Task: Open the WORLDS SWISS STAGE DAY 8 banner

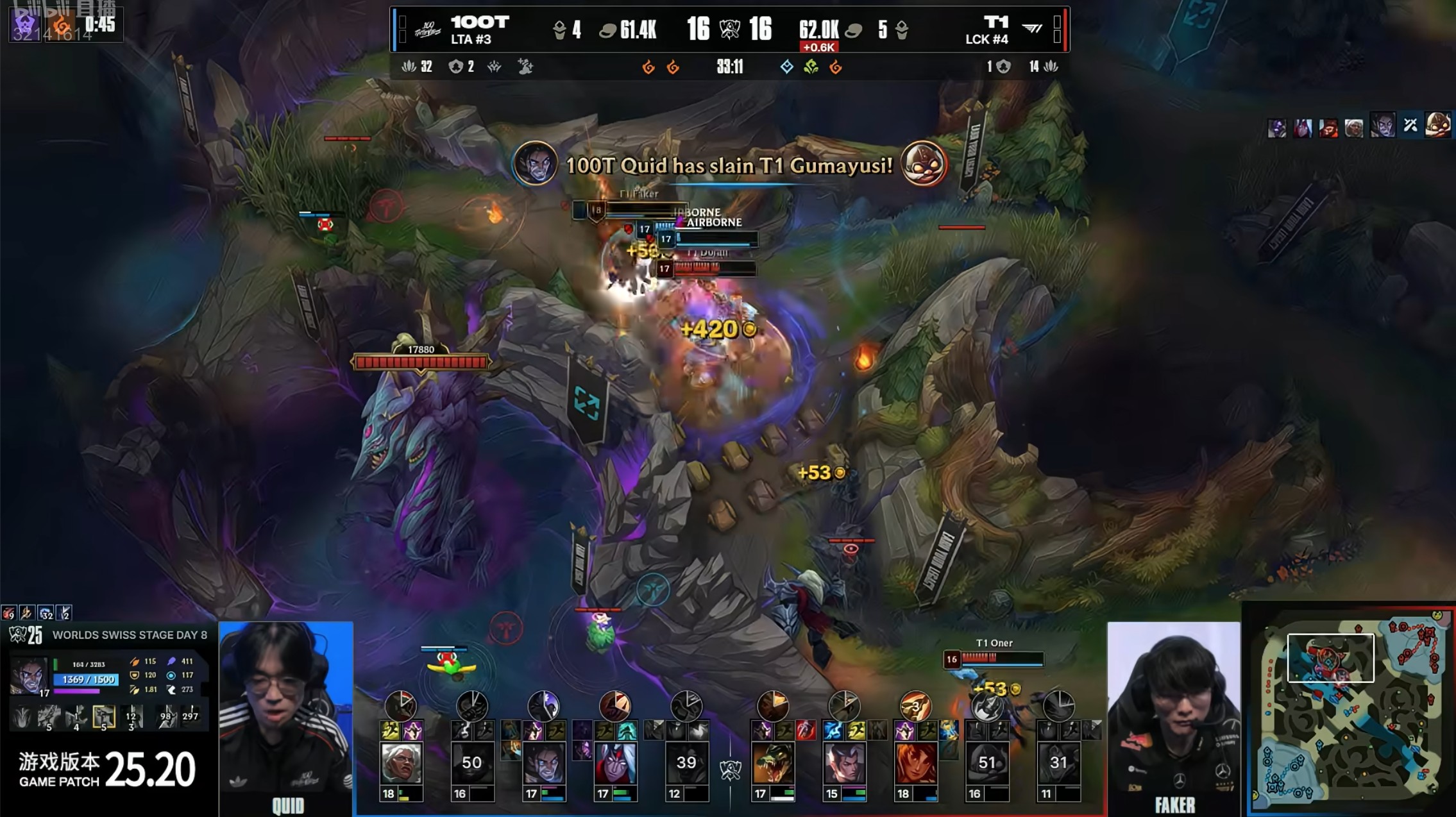Action: 128,635
